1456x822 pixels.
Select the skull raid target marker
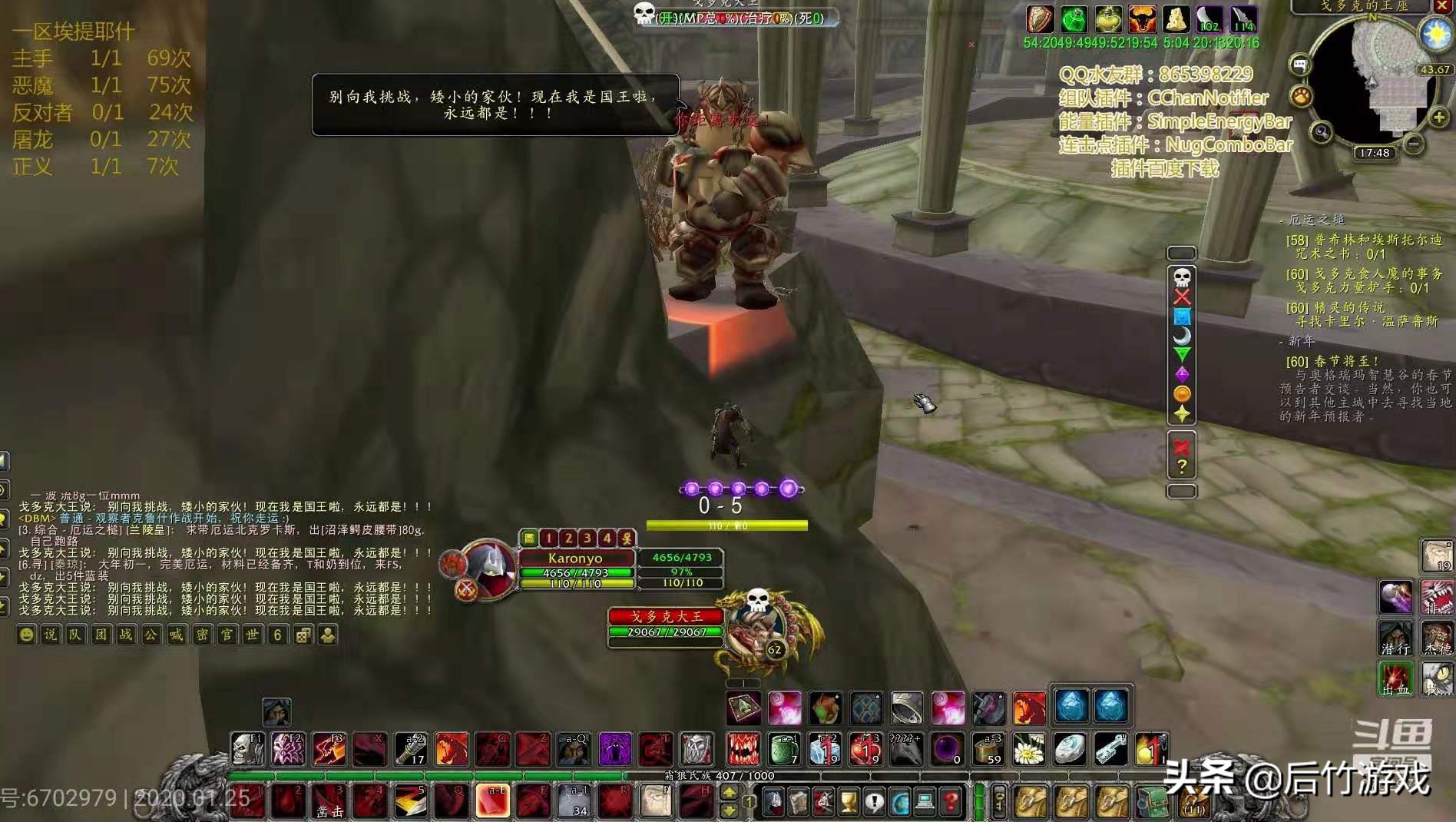pyautogui.click(x=1182, y=277)
